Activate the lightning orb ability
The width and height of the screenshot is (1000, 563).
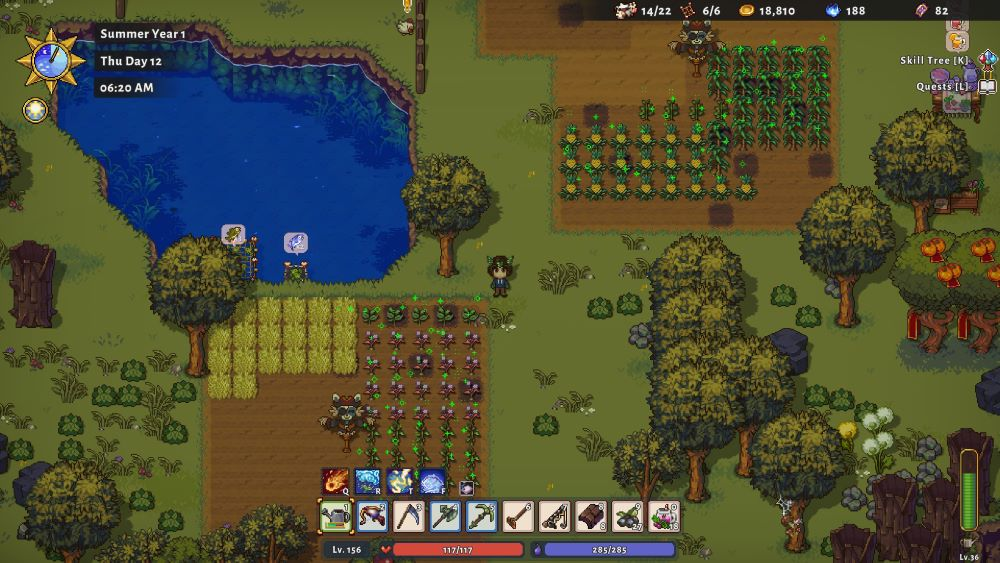(x=400, y=481)
